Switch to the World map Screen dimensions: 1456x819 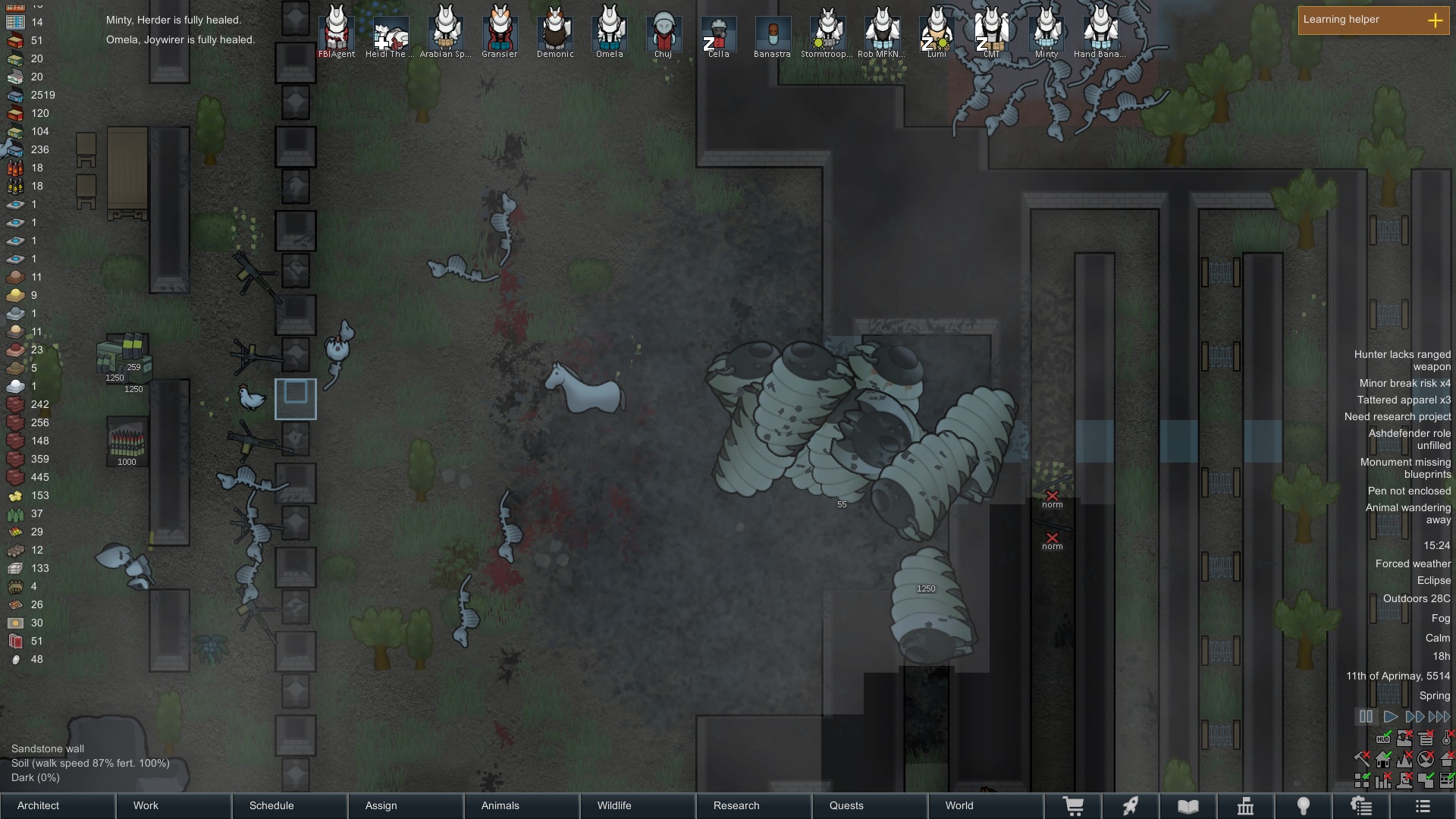click(986, 805)
